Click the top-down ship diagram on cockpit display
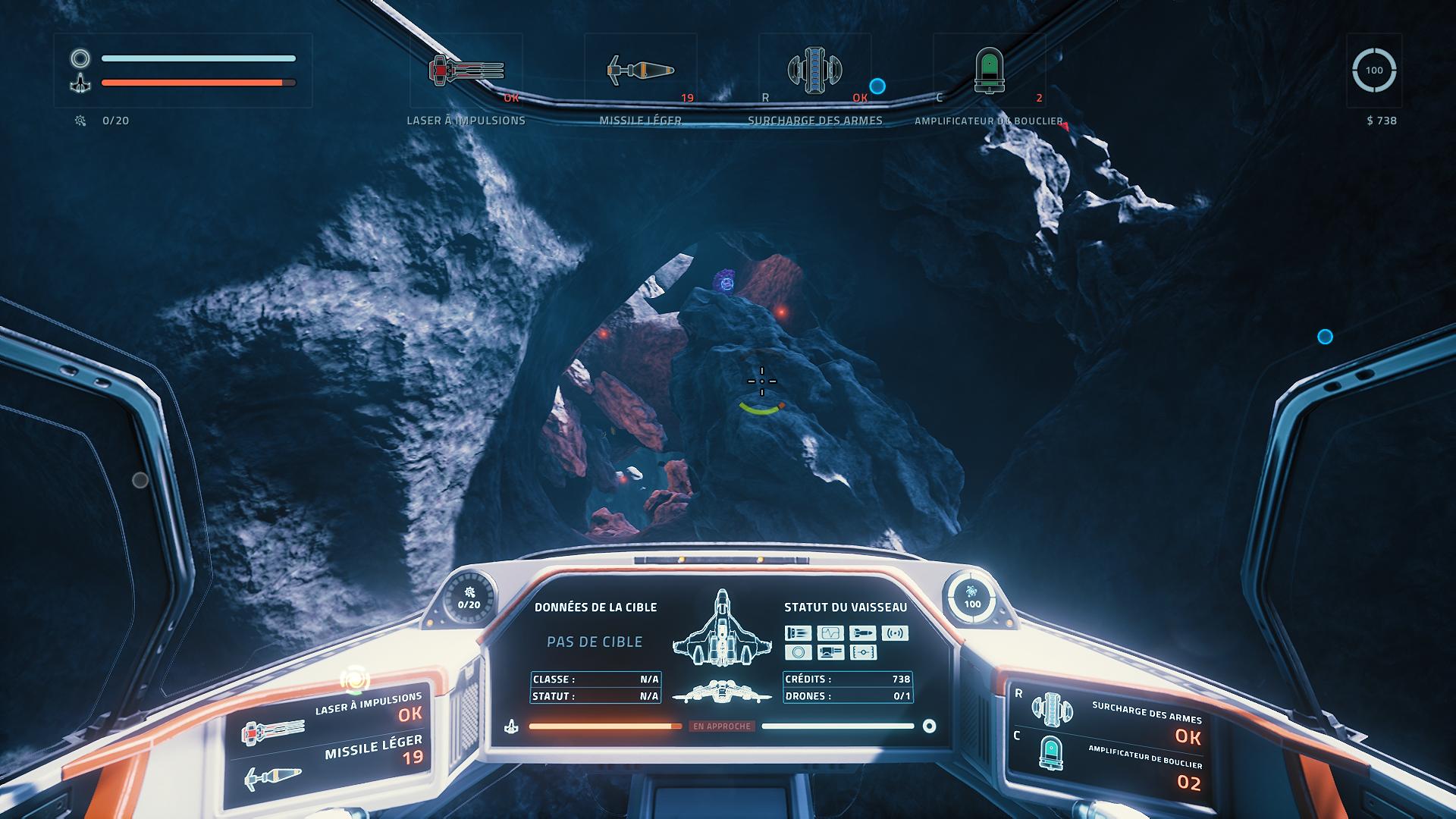 point(721,628)
